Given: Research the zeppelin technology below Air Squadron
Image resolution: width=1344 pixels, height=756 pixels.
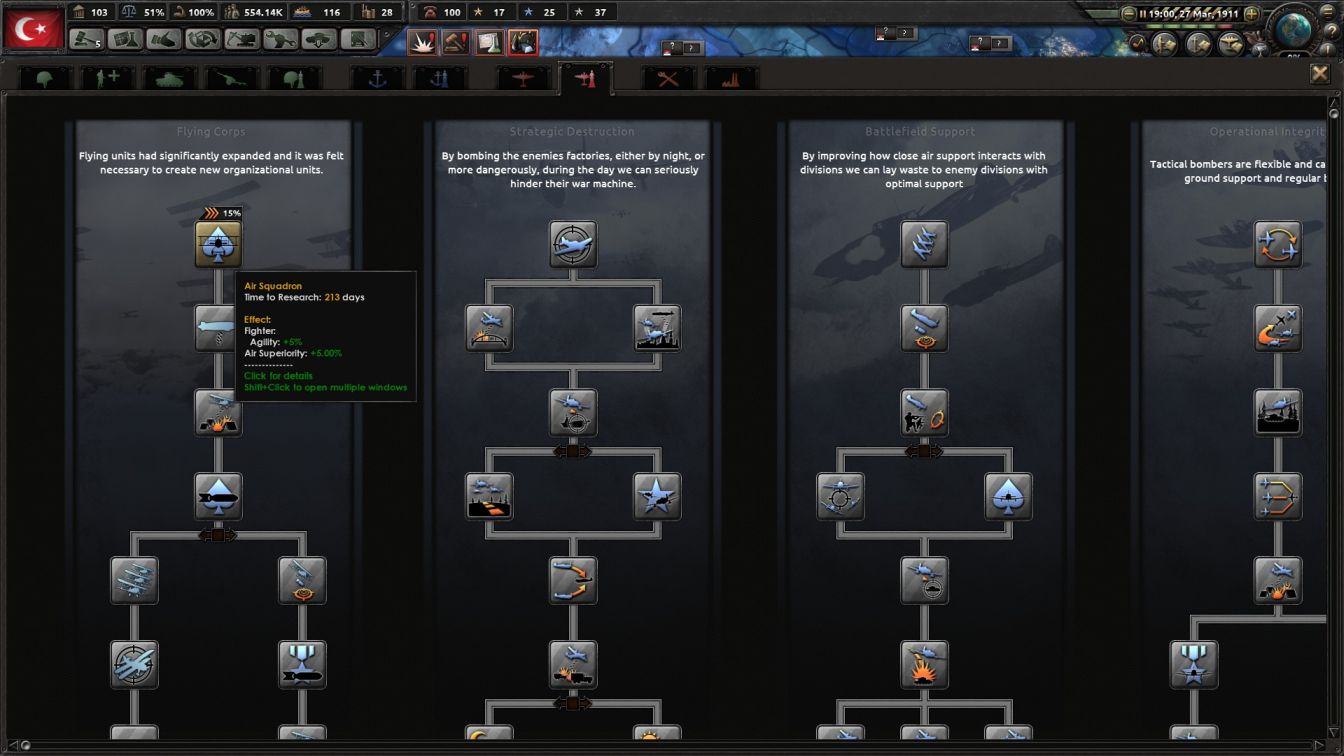Looking at the screenshot, I should [219, 328].
